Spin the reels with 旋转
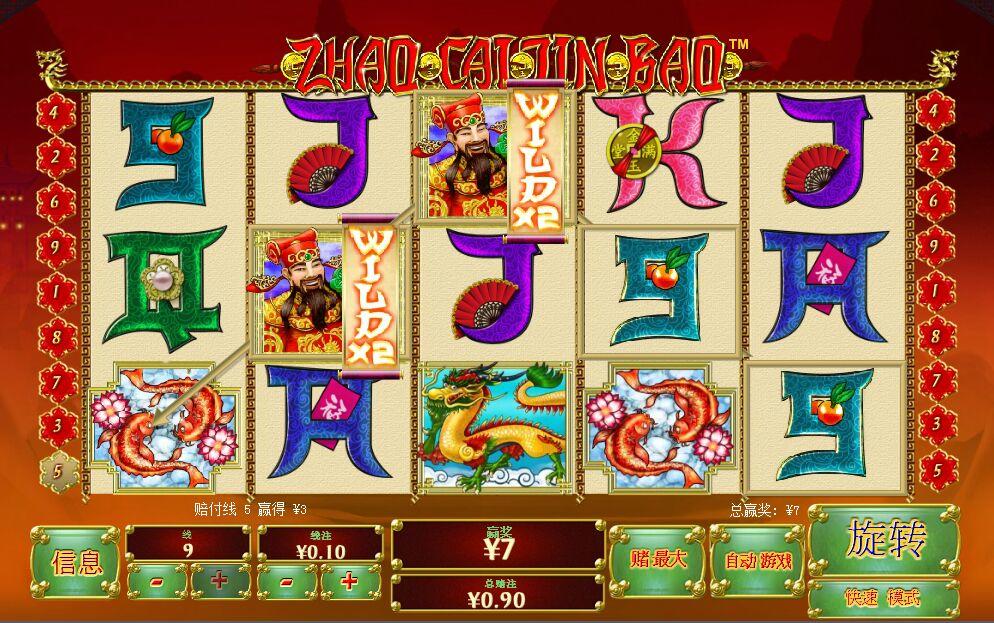 point(883,540)
